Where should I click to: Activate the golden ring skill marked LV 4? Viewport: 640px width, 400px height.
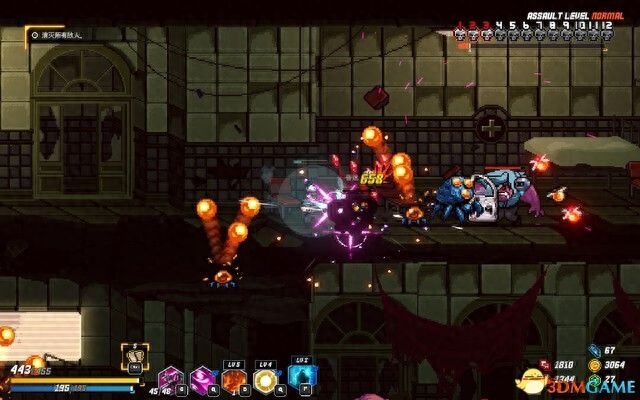tap(267, 379)
